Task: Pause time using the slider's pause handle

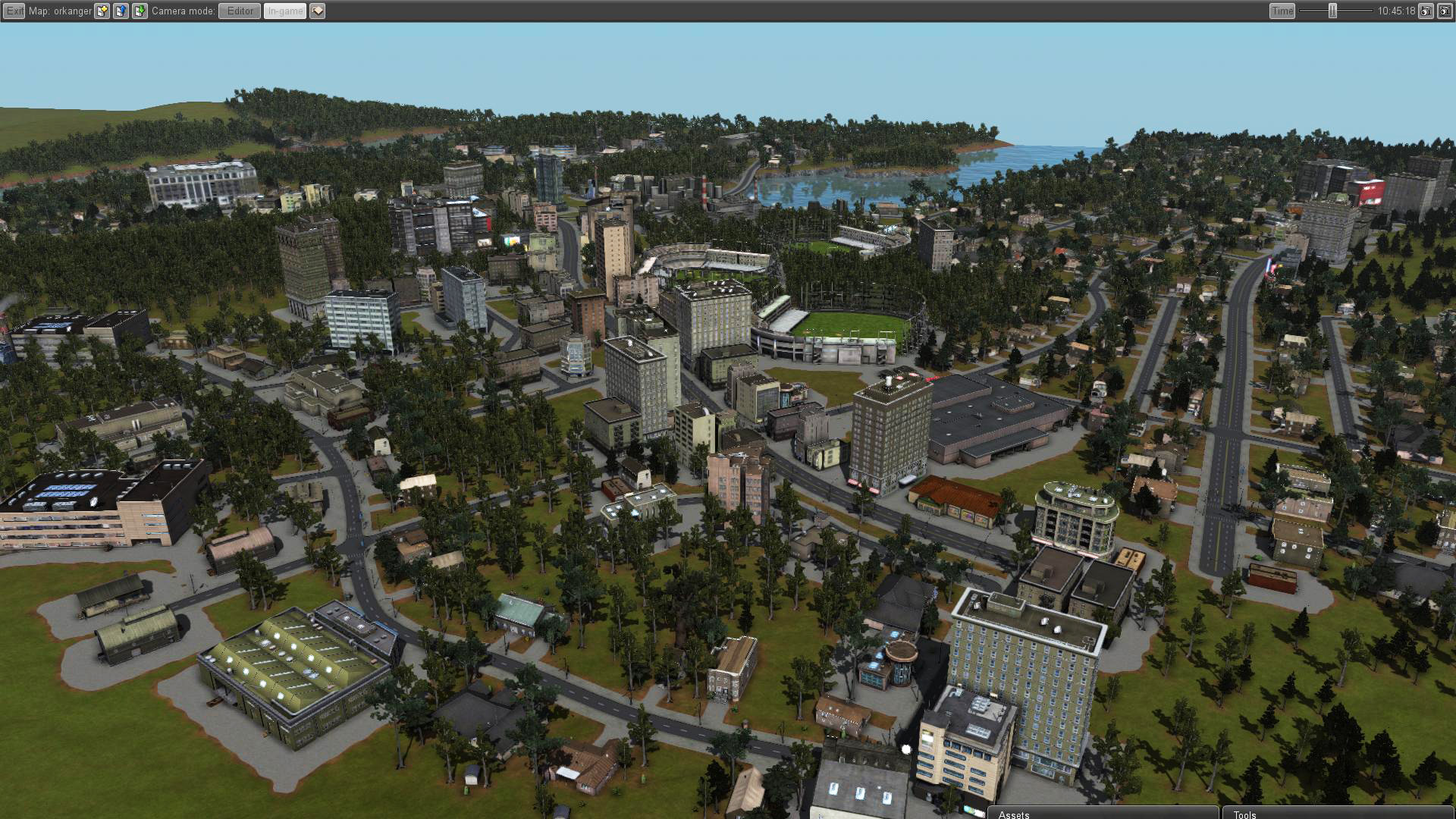Action: [1332, 11]
